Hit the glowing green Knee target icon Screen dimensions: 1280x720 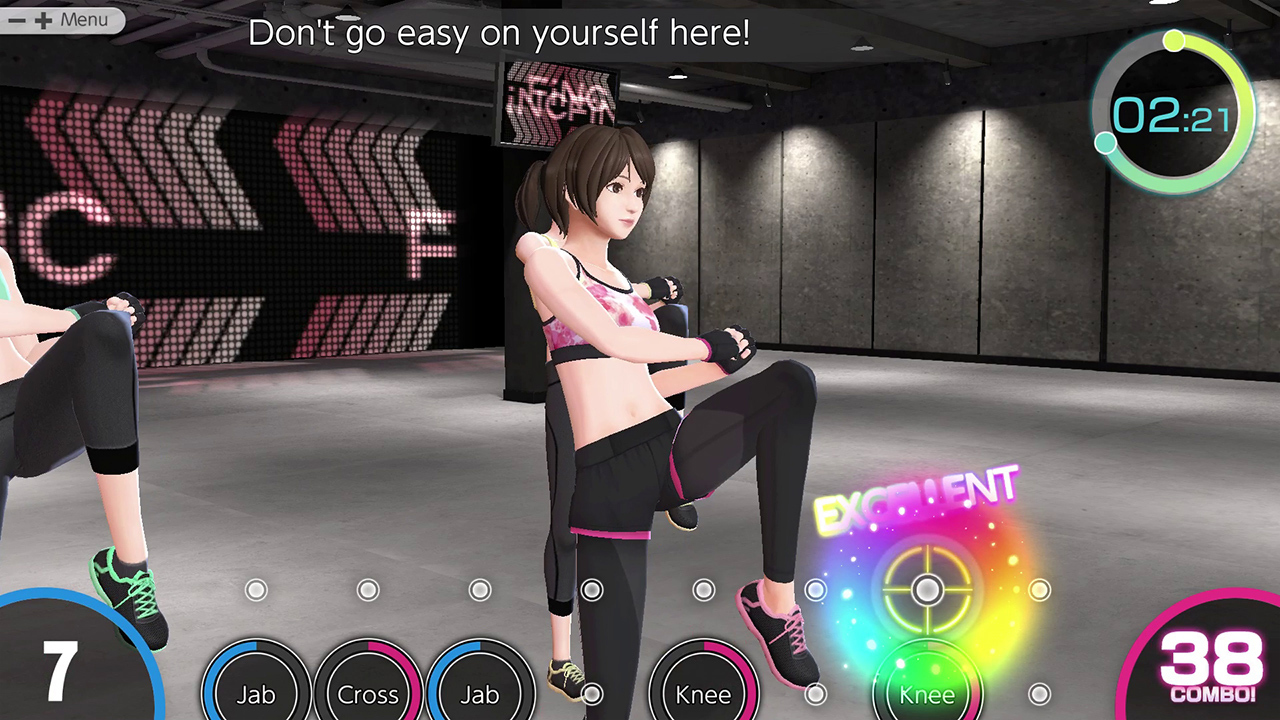coord(926,694)
